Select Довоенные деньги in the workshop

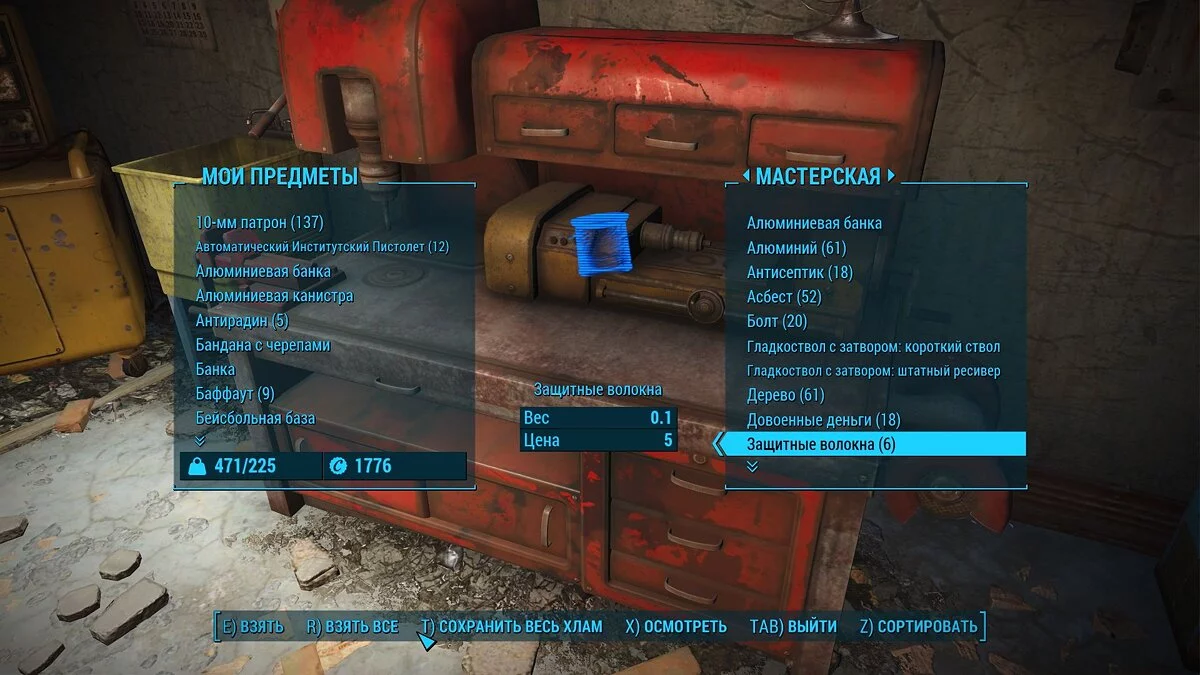point(823,420)
